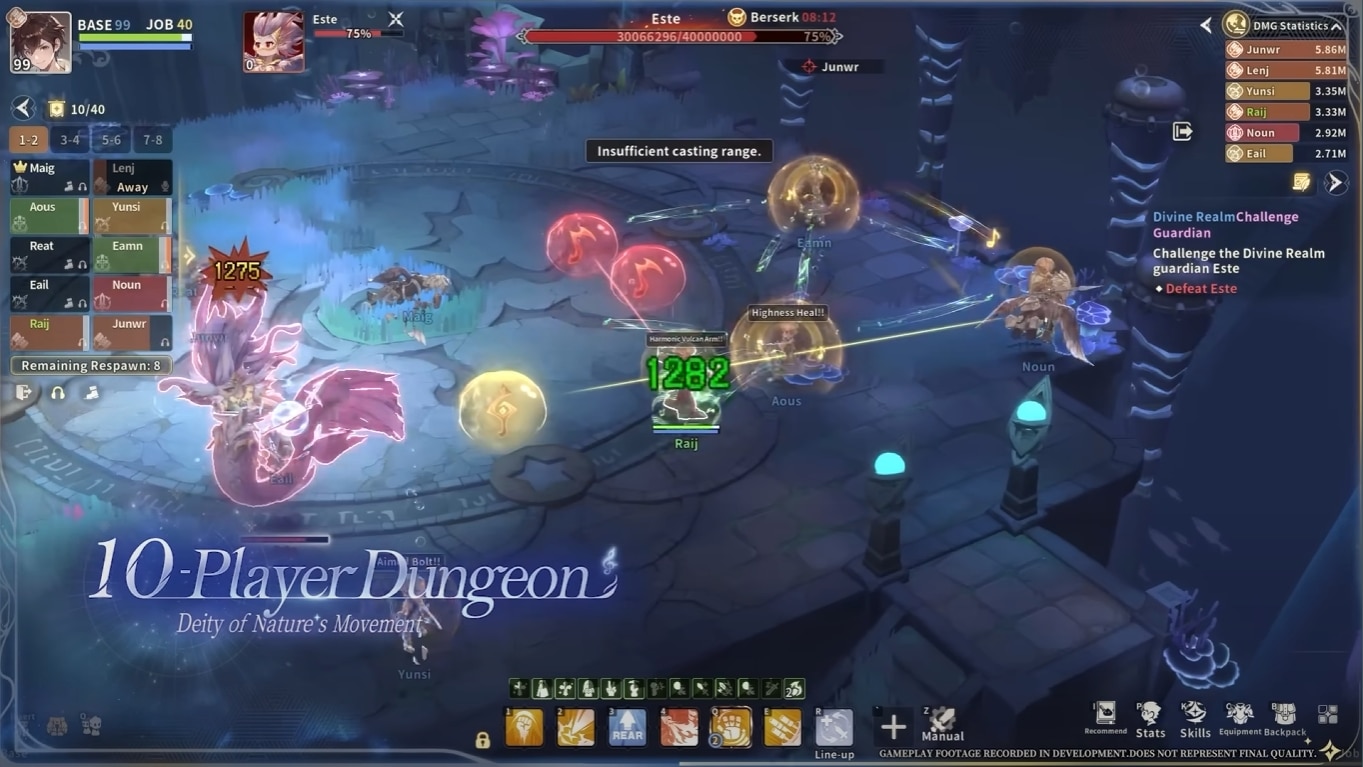Activate the REAR skill button
1363x767 pixels.
click(627, 727)
